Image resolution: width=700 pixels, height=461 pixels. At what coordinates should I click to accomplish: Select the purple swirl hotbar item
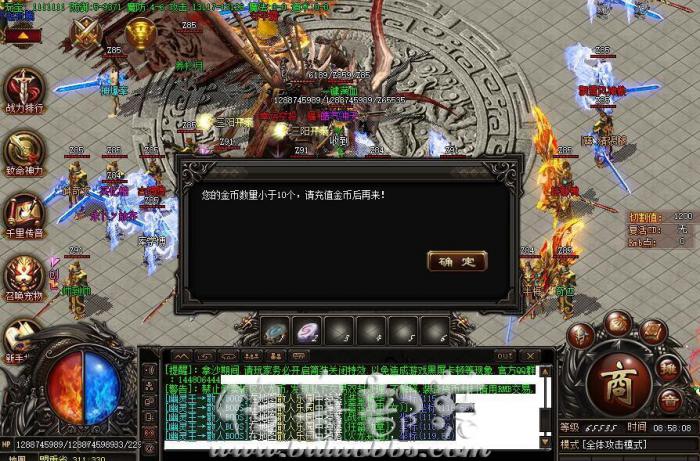[x=308, y=327]
